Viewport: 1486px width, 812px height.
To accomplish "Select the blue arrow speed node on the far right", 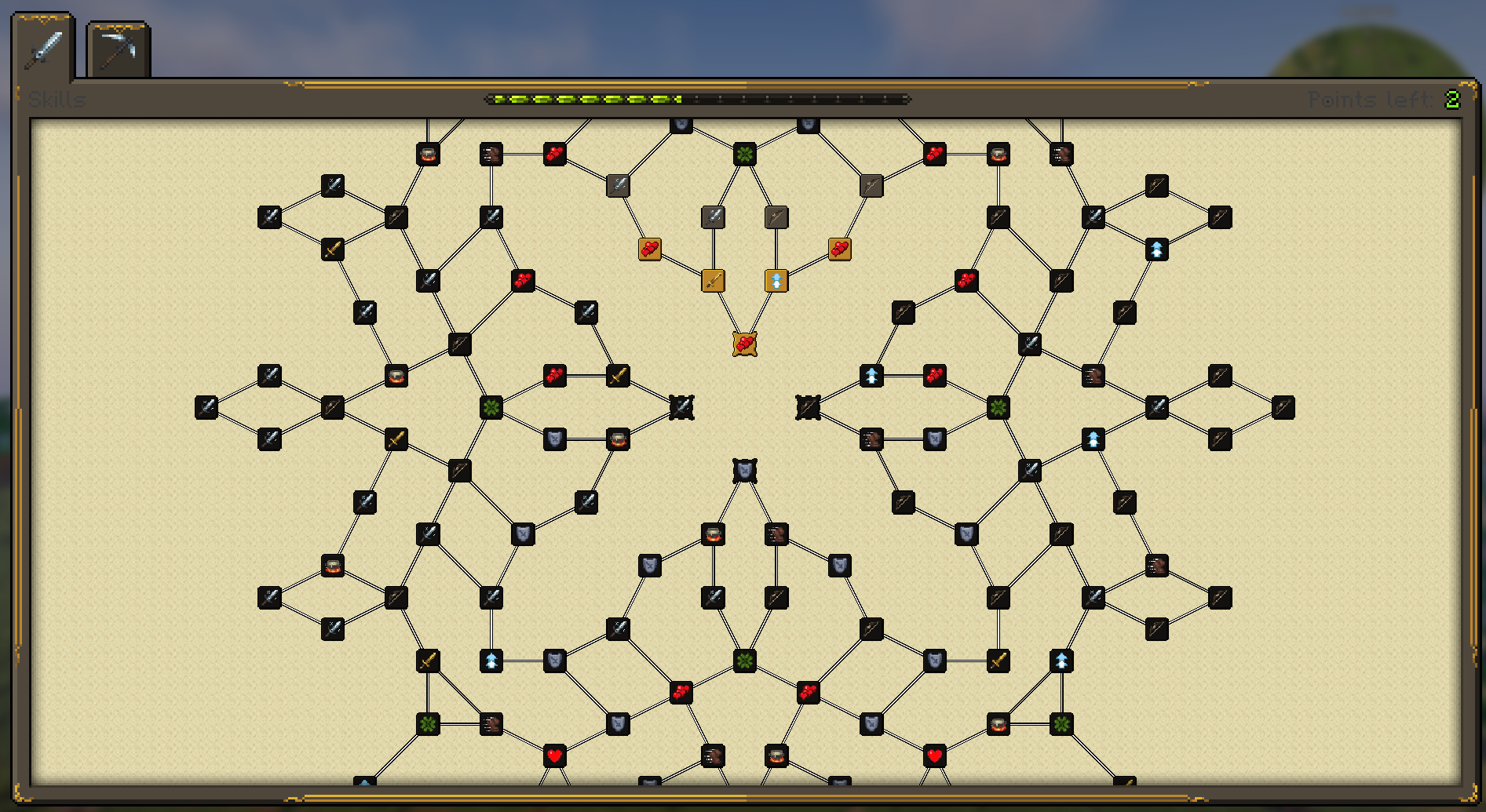I will click(1156, 249).
